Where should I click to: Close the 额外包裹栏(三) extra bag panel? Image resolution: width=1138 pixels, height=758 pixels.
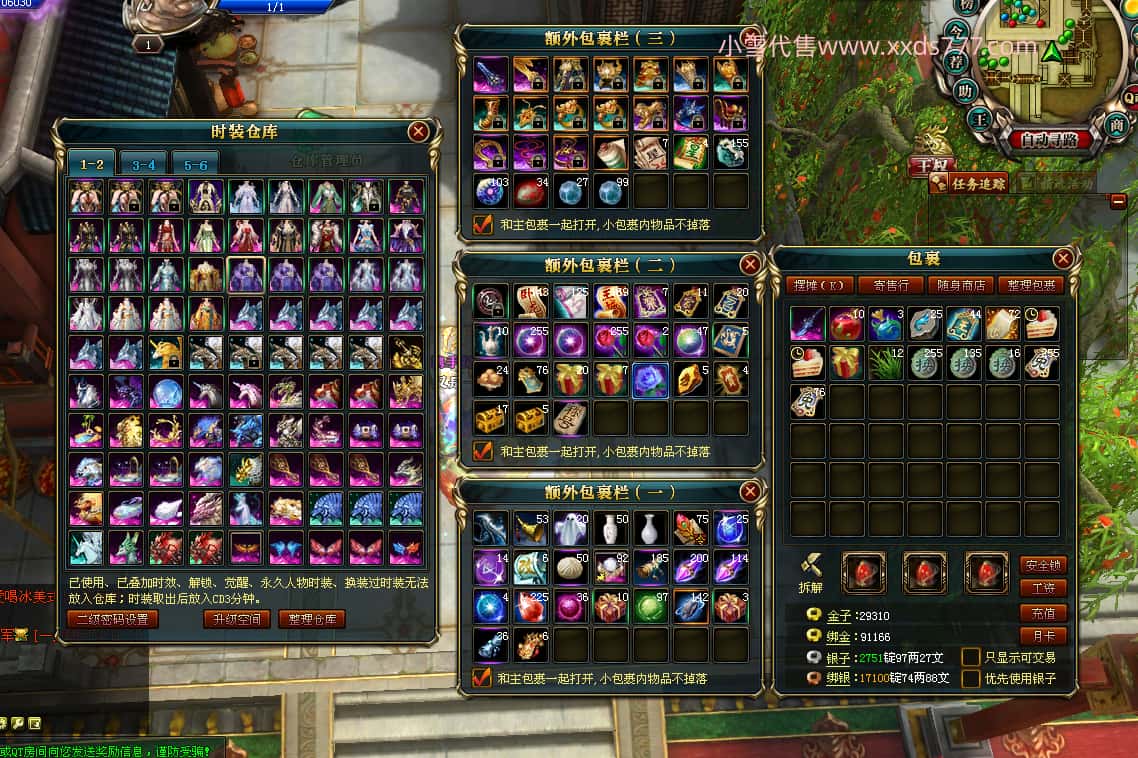coord(749,37)
